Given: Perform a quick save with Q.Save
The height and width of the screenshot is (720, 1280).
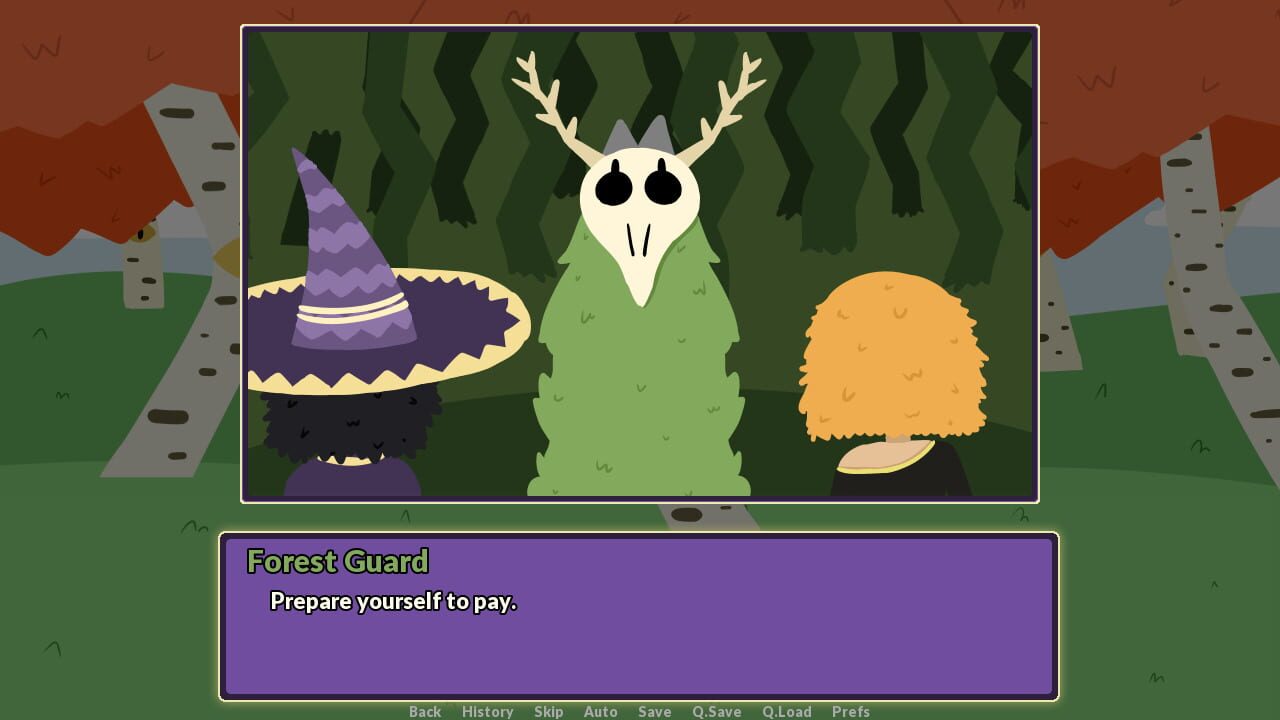Looking at the screenshot, I should tap(716, 711).
